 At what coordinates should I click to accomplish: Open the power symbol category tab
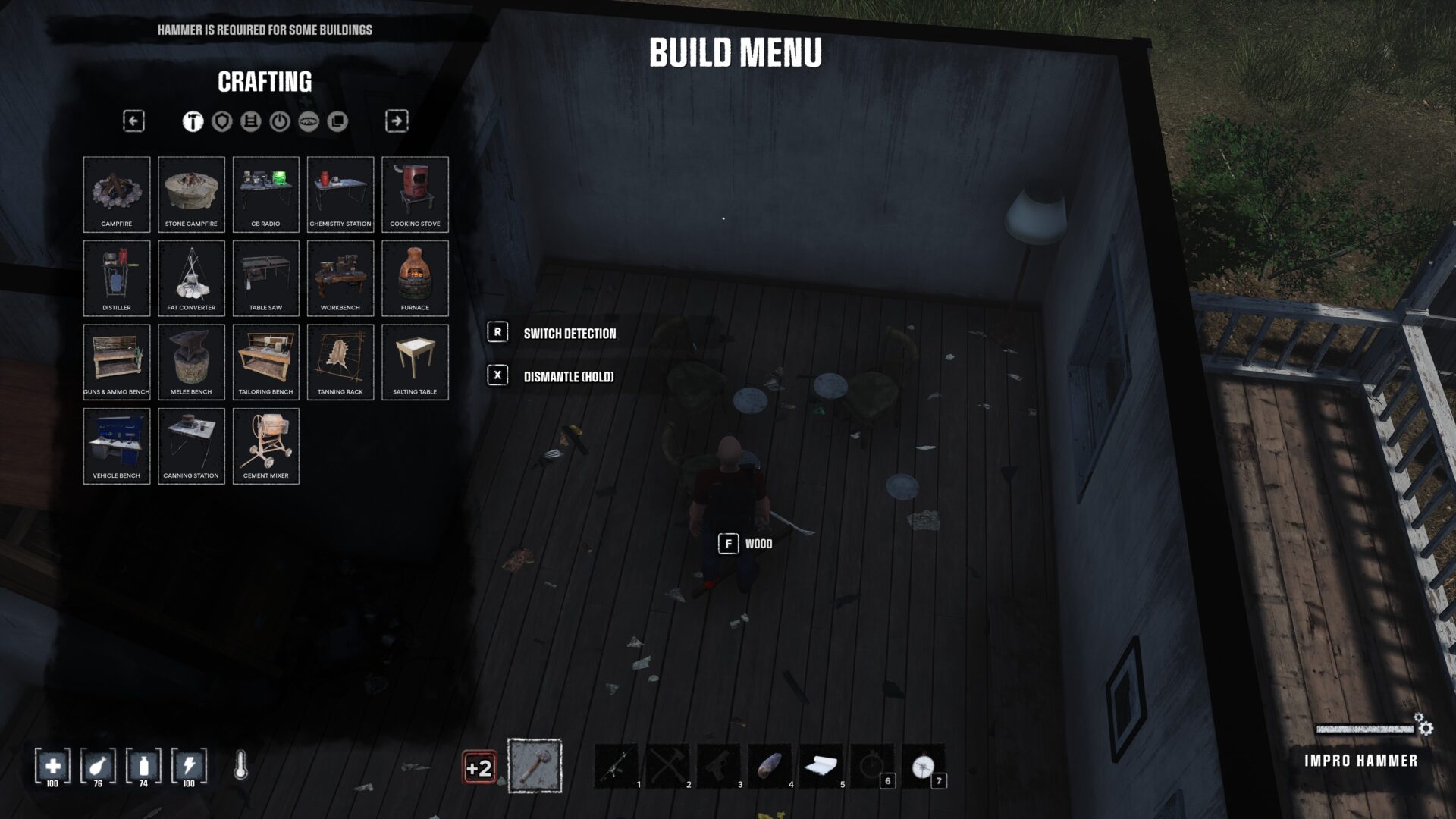280,121
